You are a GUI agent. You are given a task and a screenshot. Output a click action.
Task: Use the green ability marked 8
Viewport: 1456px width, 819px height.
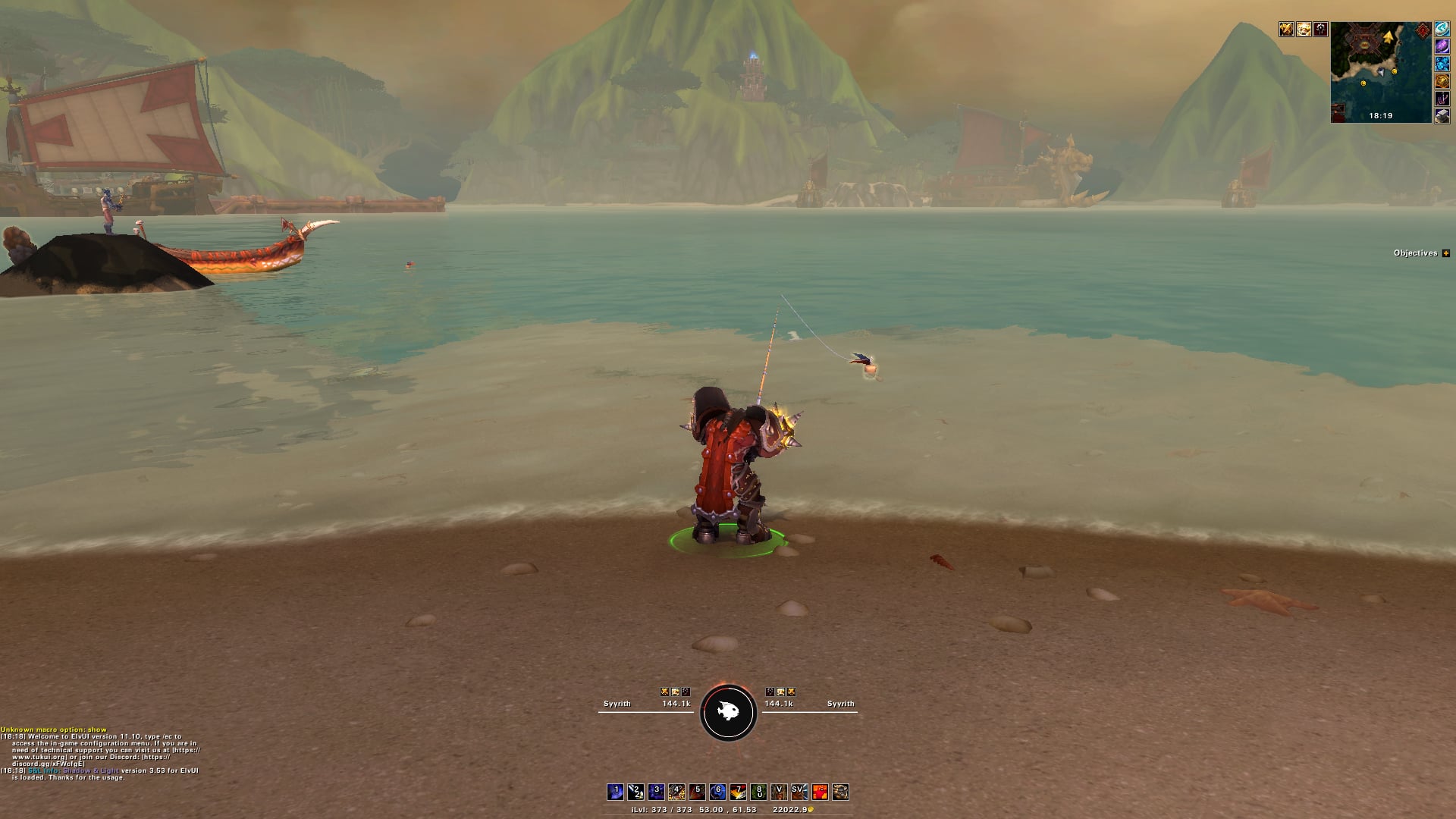(758, 792)
